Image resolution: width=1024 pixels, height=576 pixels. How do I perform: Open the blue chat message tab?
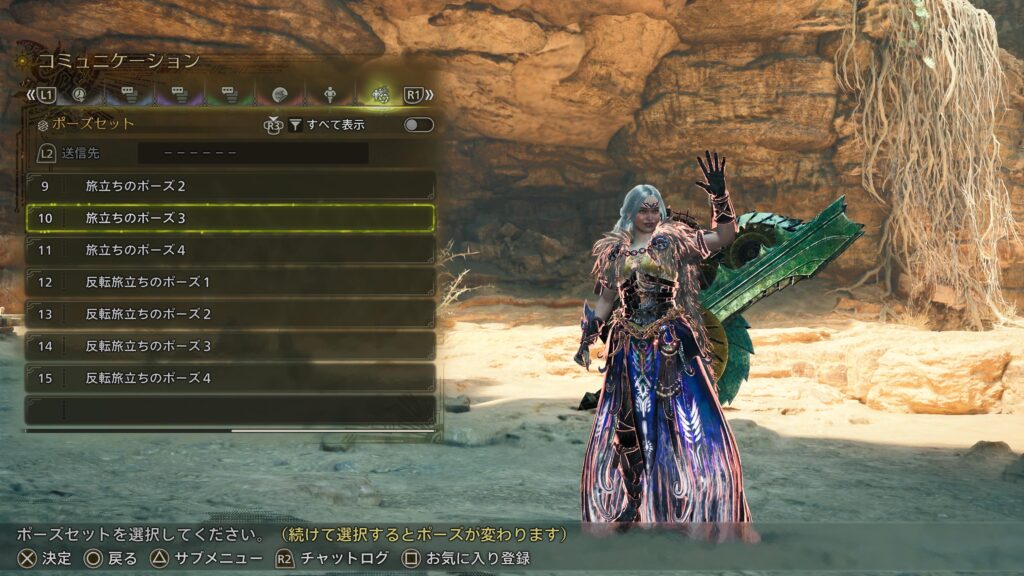point(129,95)
